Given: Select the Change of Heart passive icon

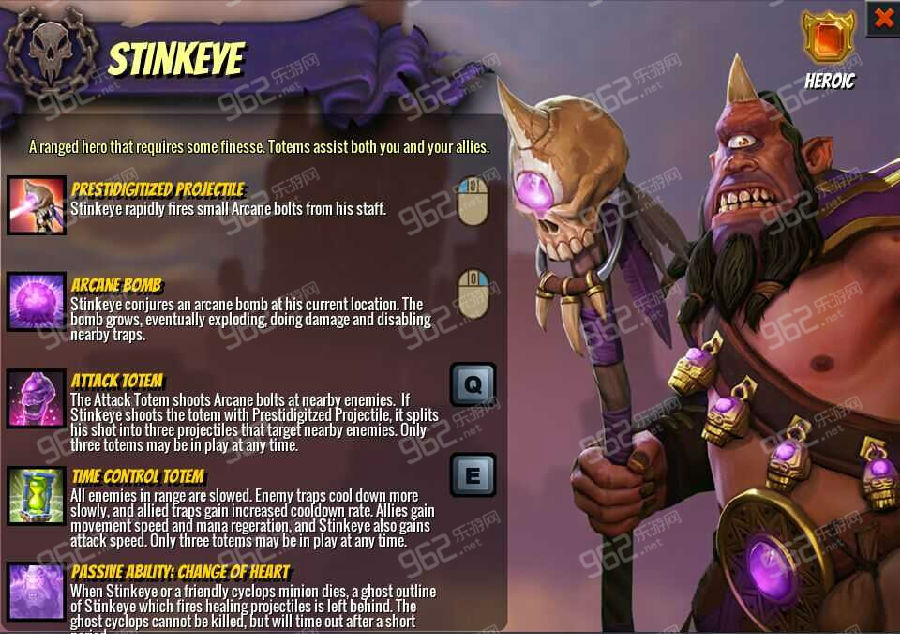Looking at the screenshot, I should [37, 591].
